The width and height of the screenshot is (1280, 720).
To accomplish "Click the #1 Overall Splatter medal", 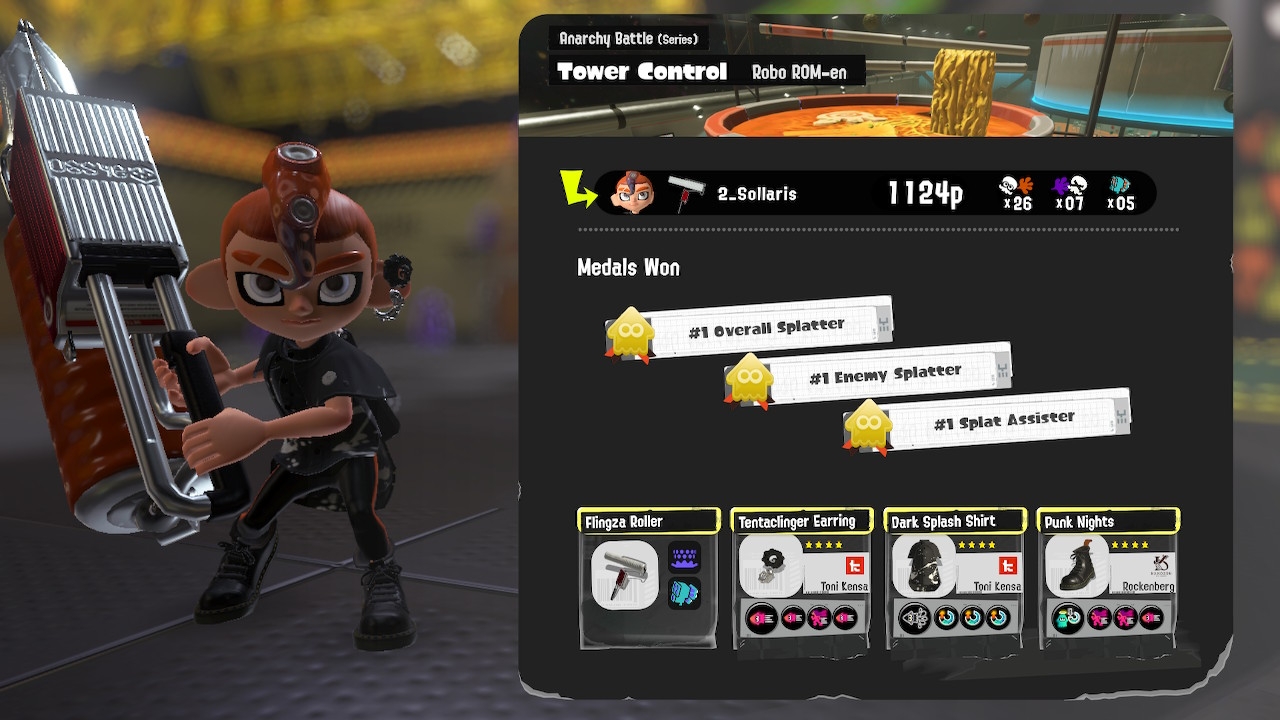I will tap(750, 328).
